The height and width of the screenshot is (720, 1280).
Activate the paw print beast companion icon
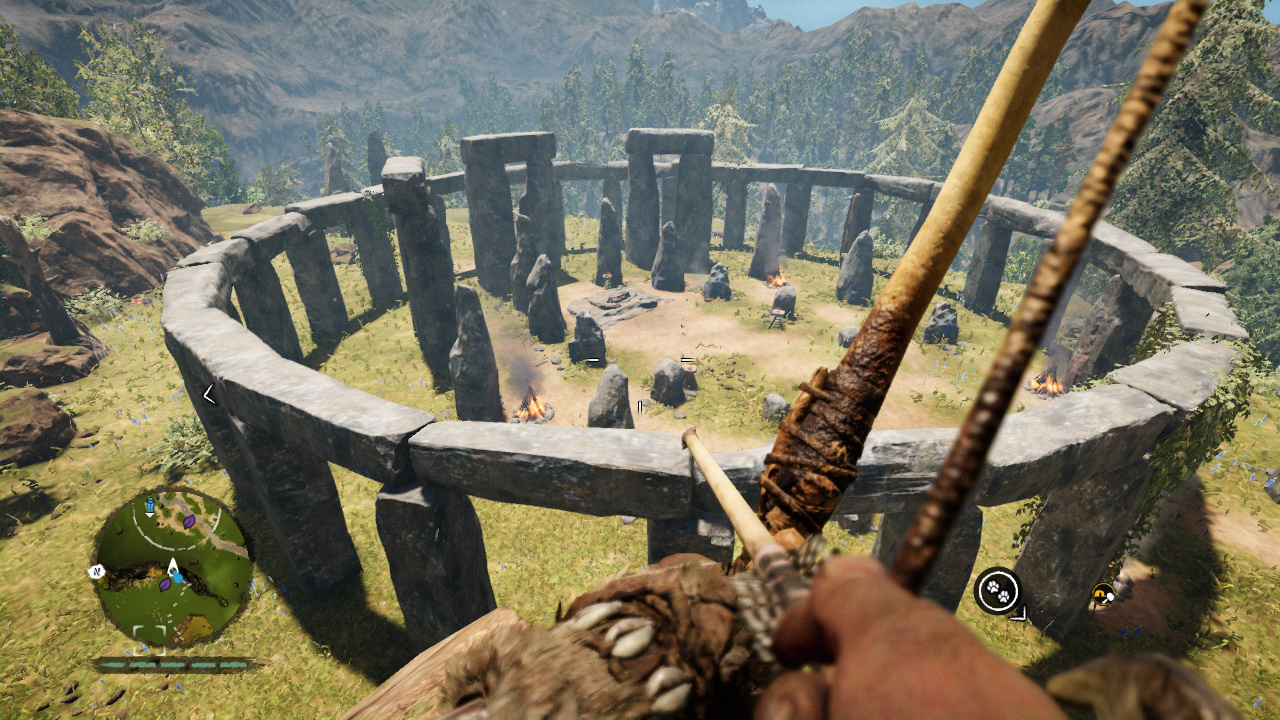point(997,590)
